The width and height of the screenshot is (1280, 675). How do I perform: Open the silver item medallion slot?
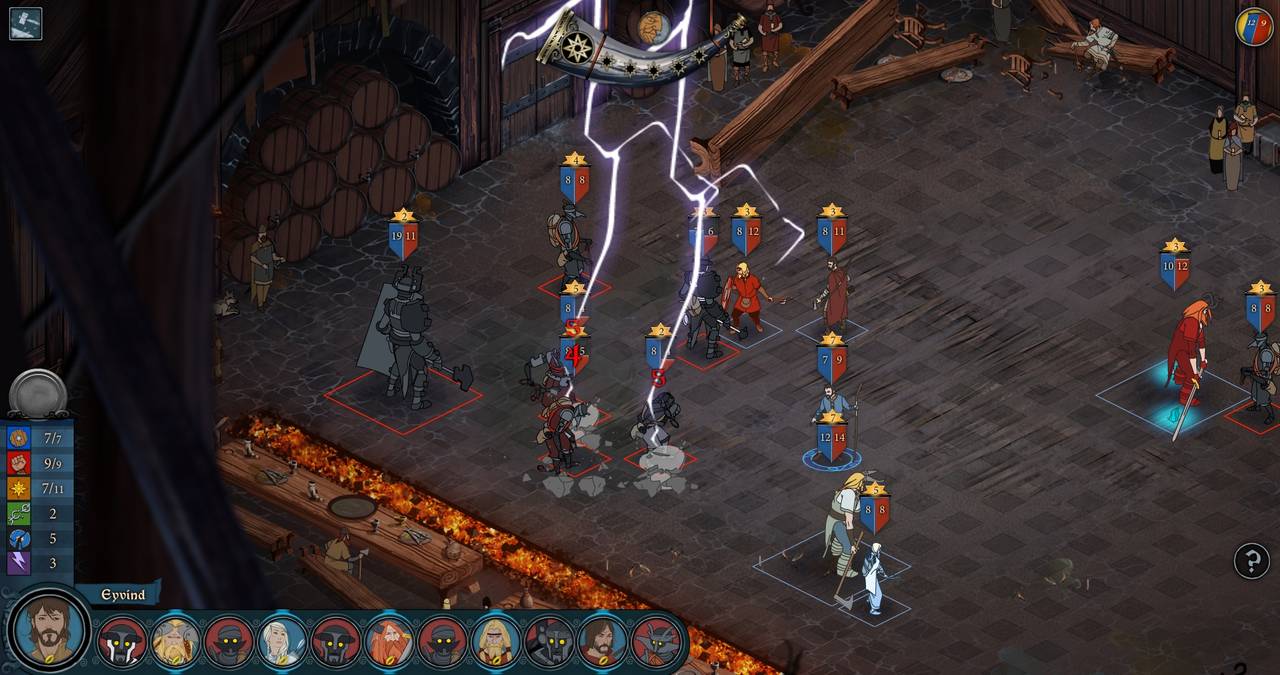tap(38, 392)
